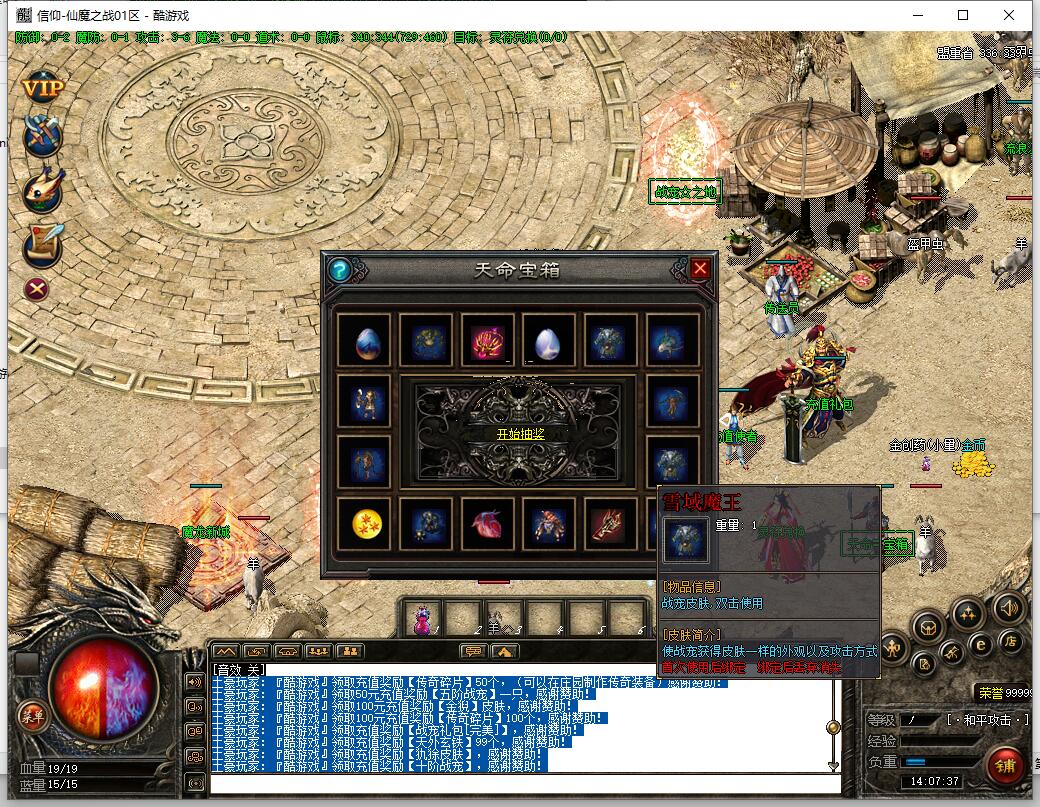The height and width of the screenshot is (807, 1040).
Task: Click 开始抽奖 to start the lottery draw
Action: point(520,434)
